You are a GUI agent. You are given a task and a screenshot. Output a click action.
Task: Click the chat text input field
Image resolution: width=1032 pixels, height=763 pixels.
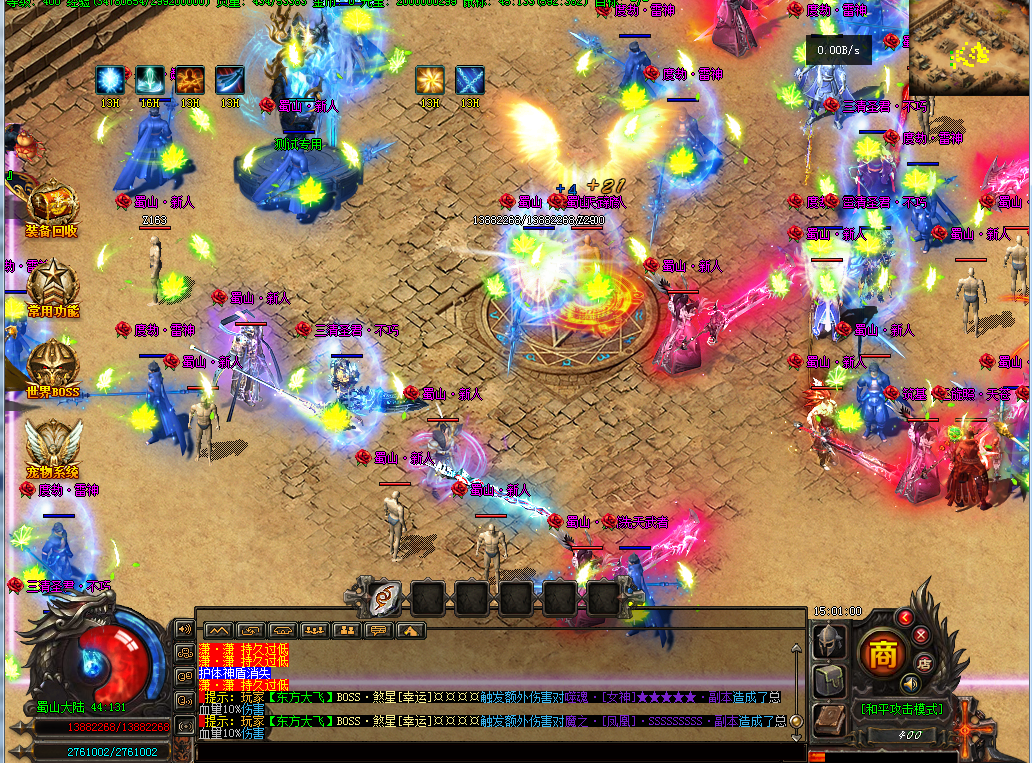click(x=500, y=751)
